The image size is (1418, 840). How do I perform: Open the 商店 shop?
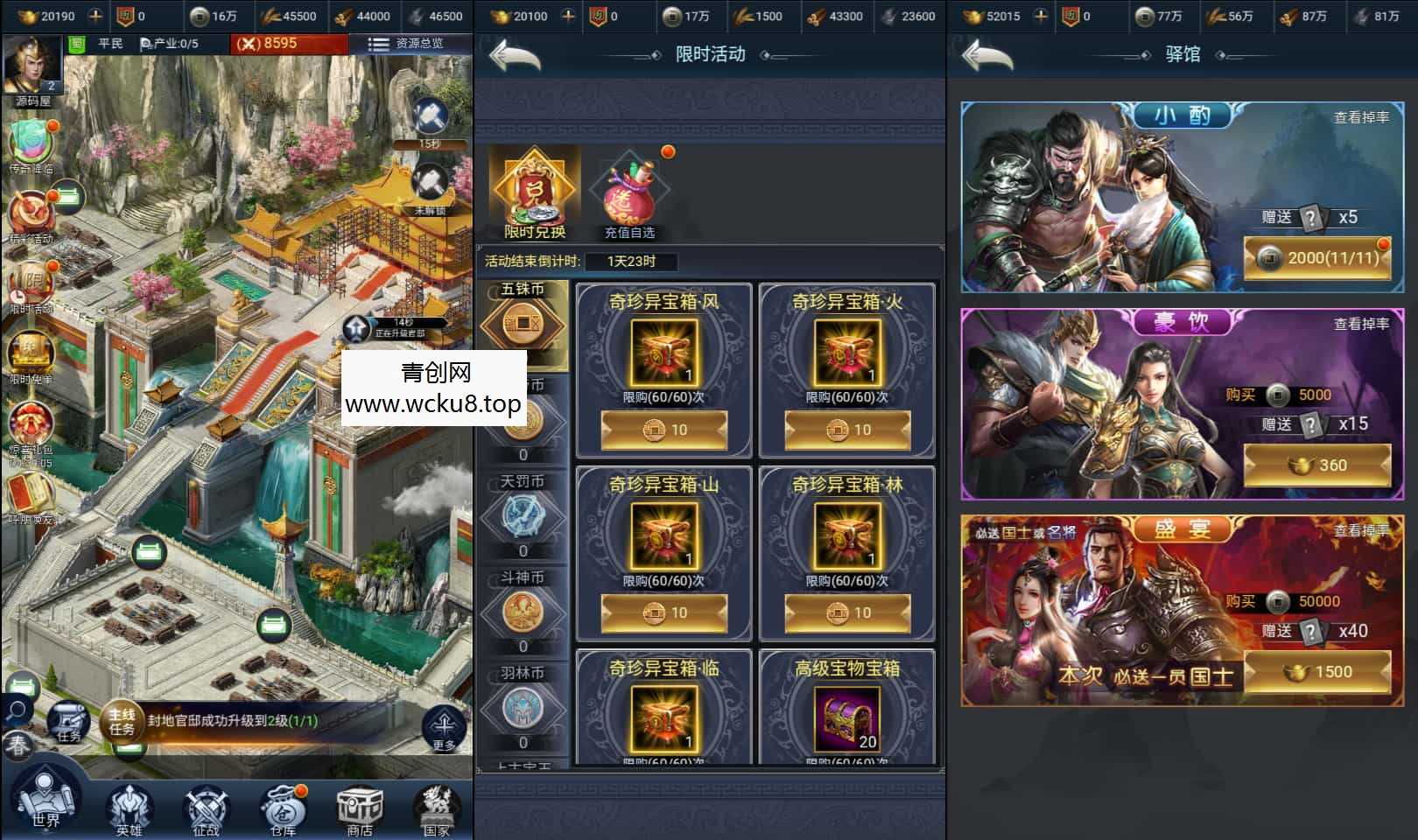point(360,808)
